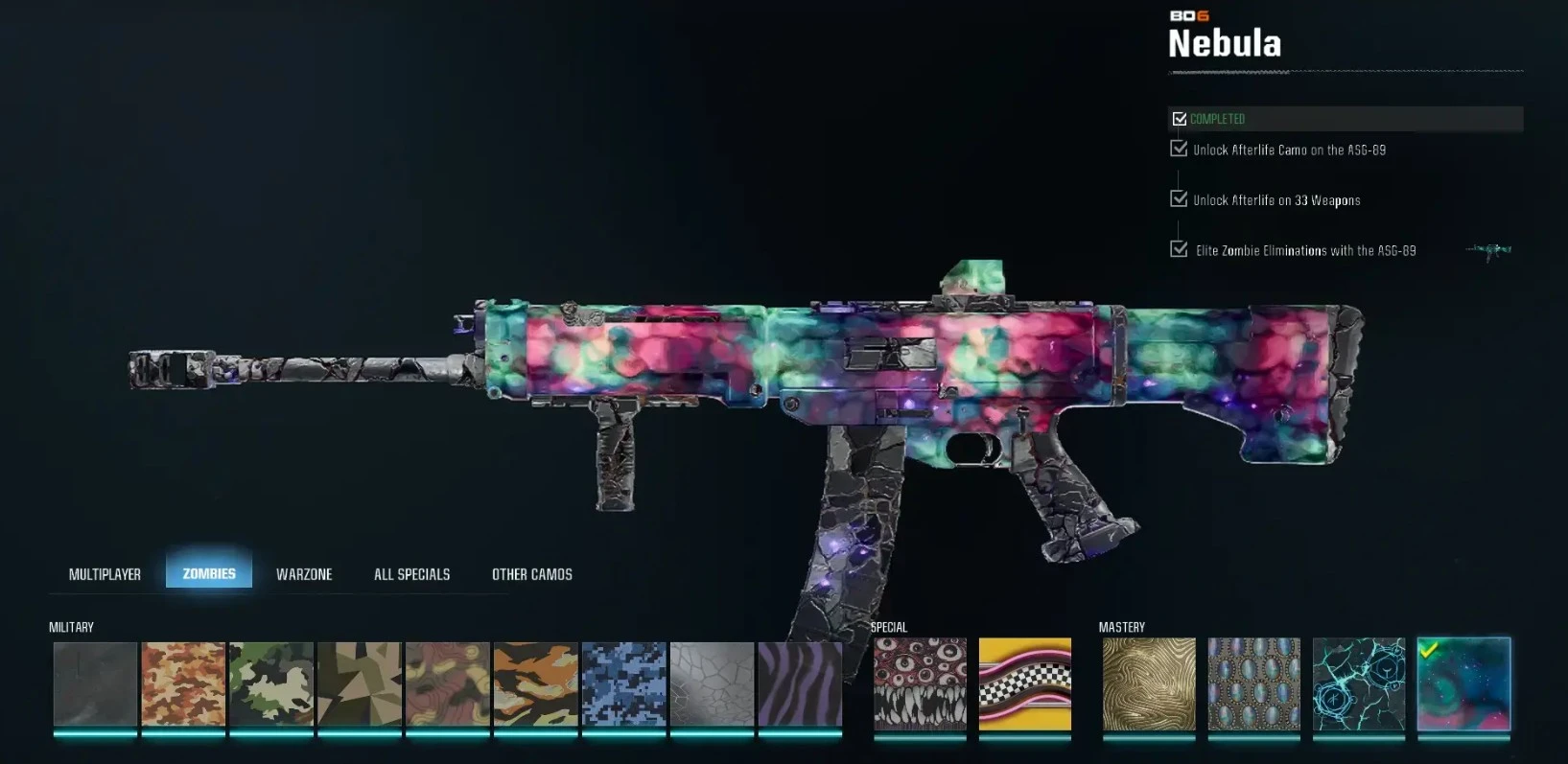
Task: Open the equipped Nebula camo with green checkmark
Action: pos(1463,684)
